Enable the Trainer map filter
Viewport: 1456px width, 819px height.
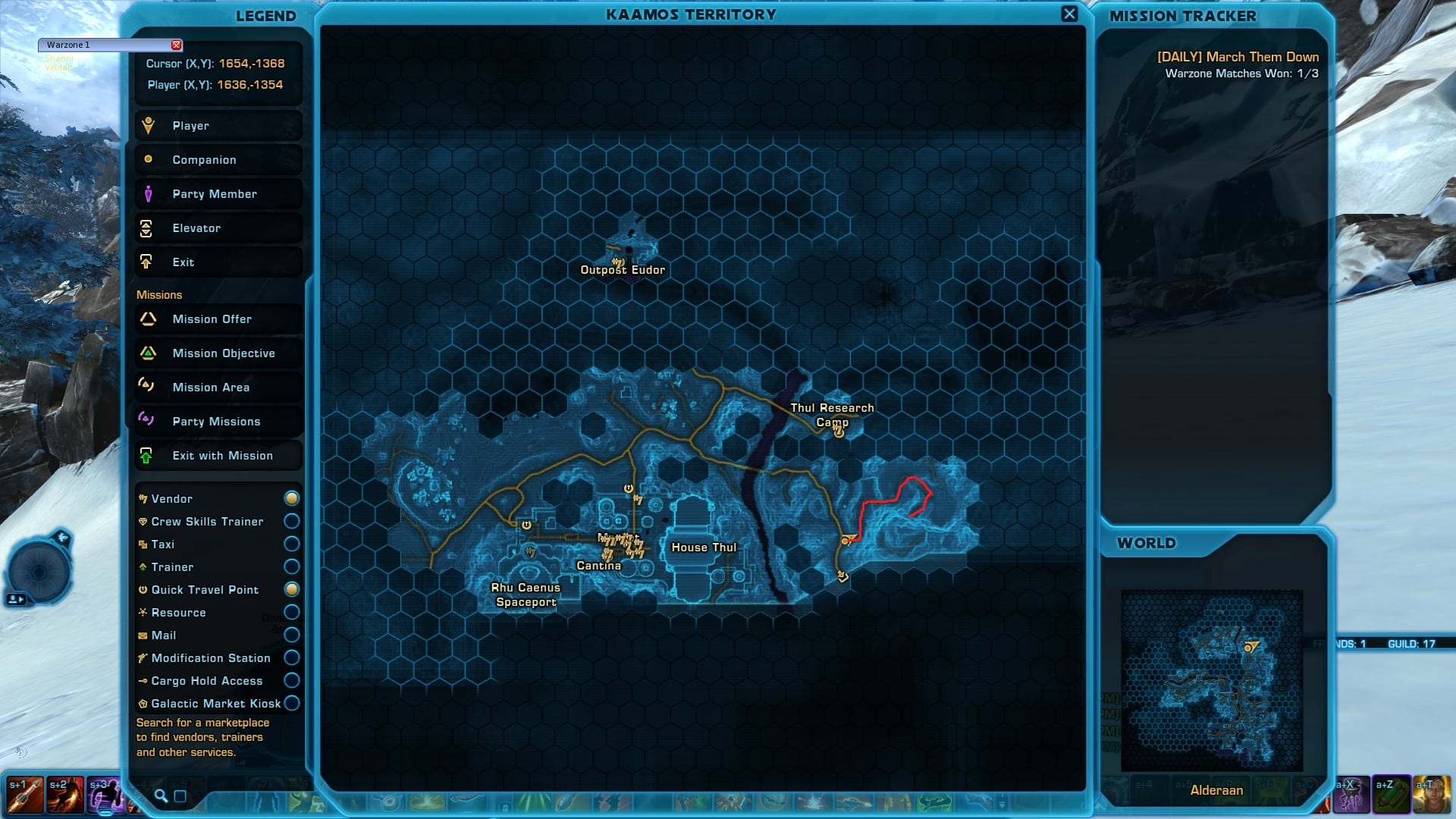(291, 566)
